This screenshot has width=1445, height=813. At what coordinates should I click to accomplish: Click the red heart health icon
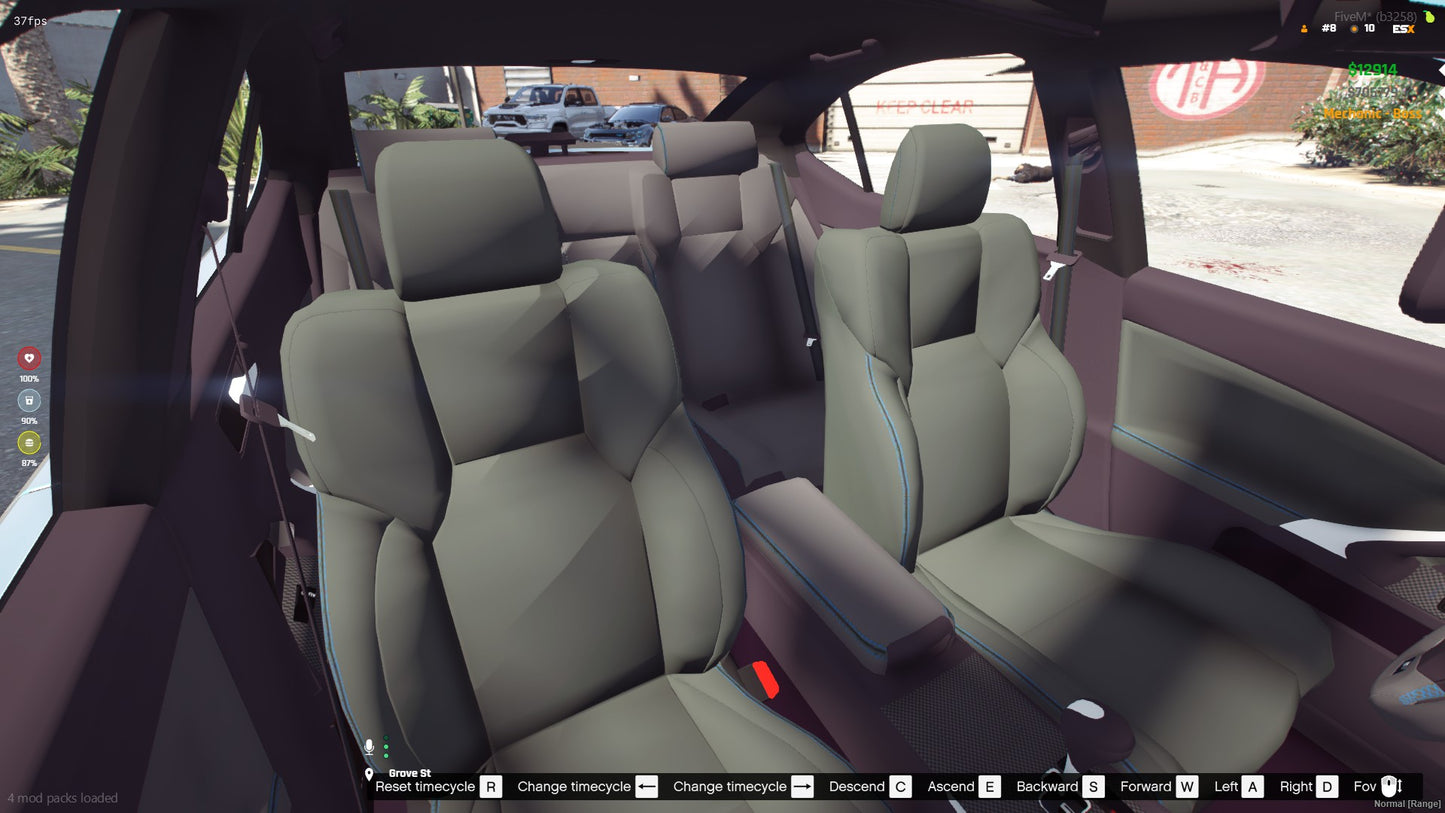coord(29,358)
